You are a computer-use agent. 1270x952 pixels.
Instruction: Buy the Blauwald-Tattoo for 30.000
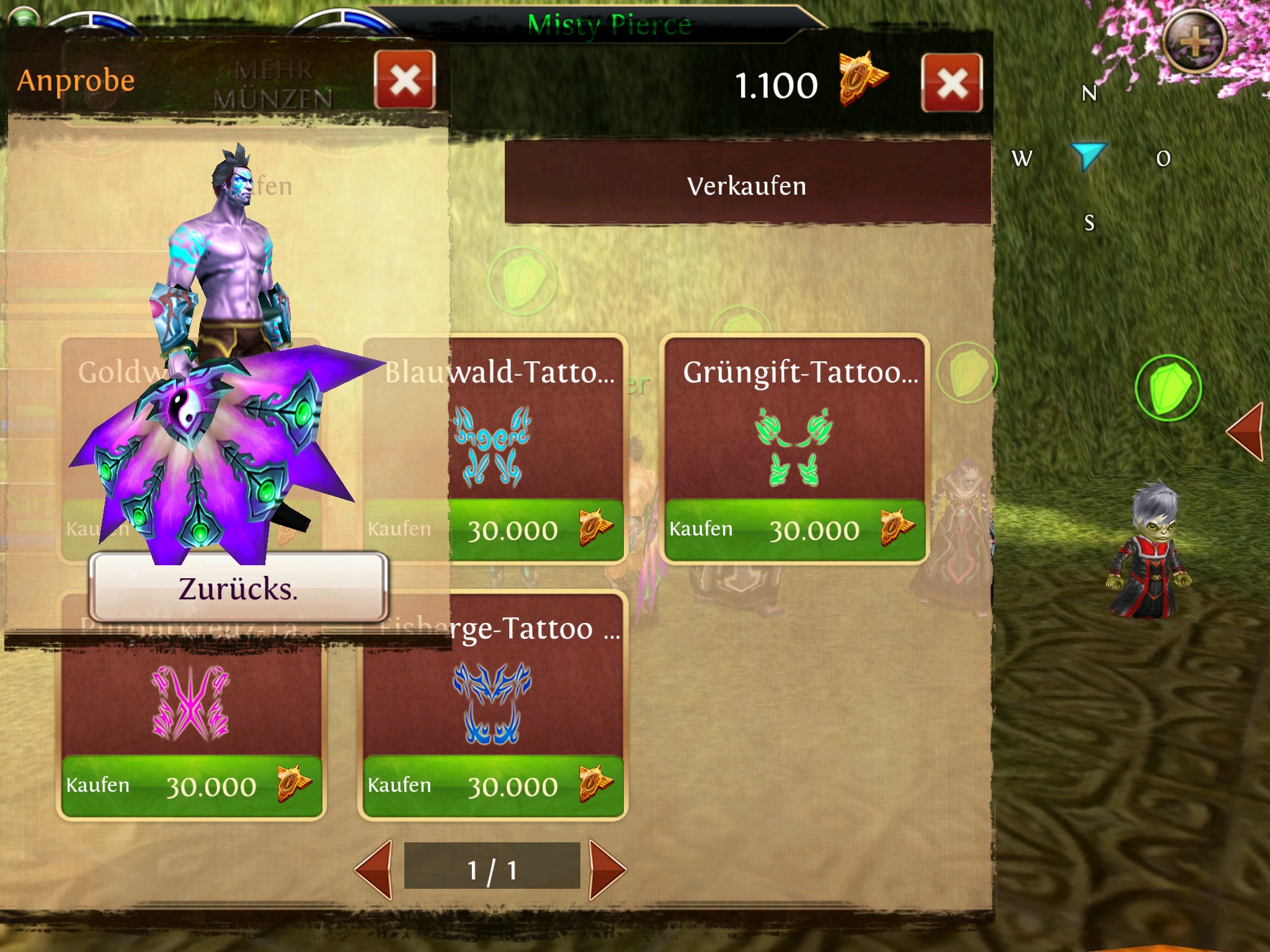pyautogui.click(x=537, y=530)
